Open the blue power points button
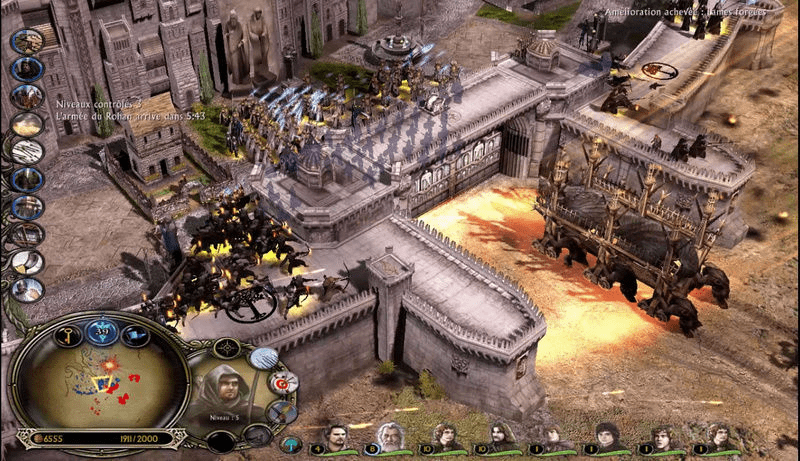800x461 pixels. click(x=101, y=330)
